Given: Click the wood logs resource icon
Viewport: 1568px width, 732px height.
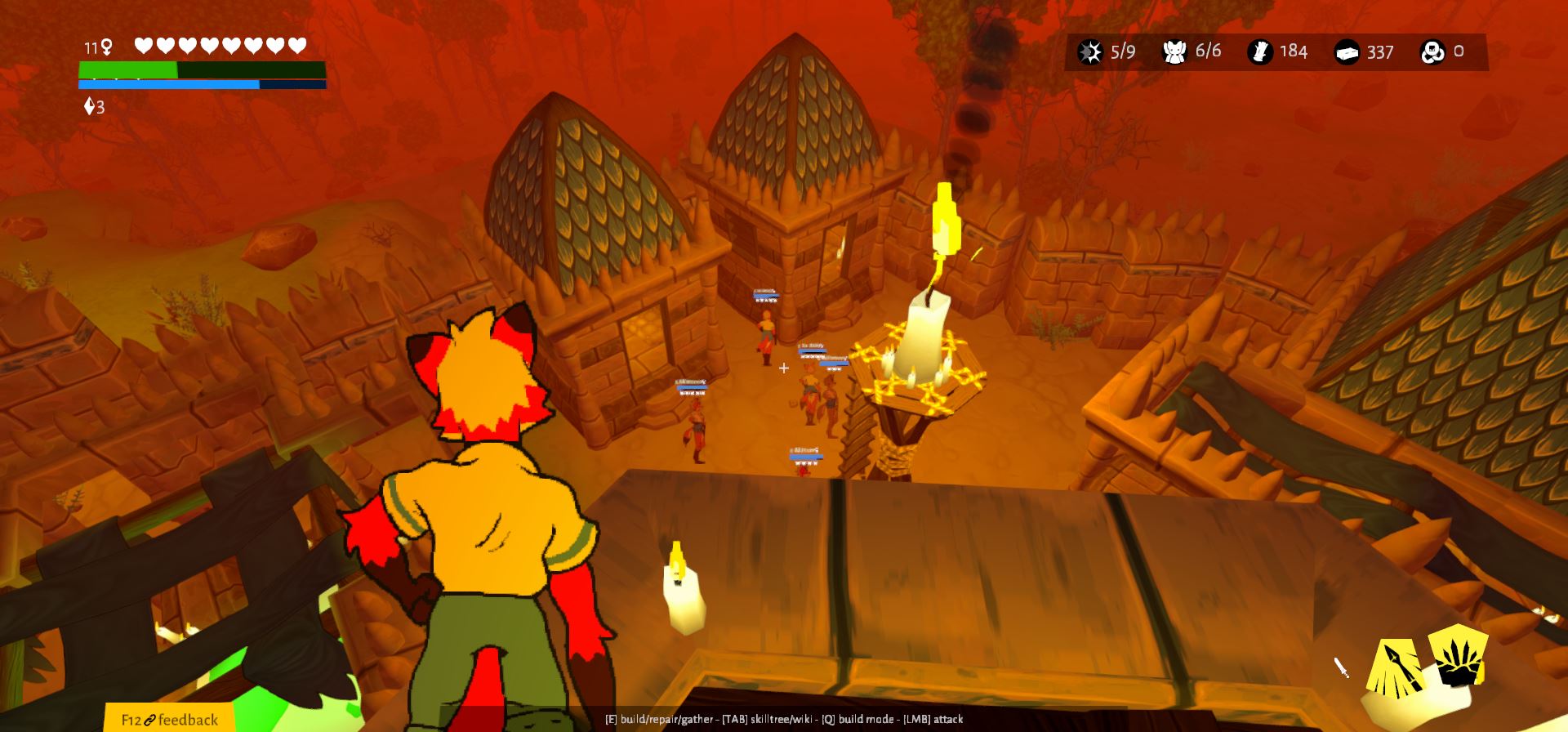Looking at the screenshot, I should click(1260, 52).
